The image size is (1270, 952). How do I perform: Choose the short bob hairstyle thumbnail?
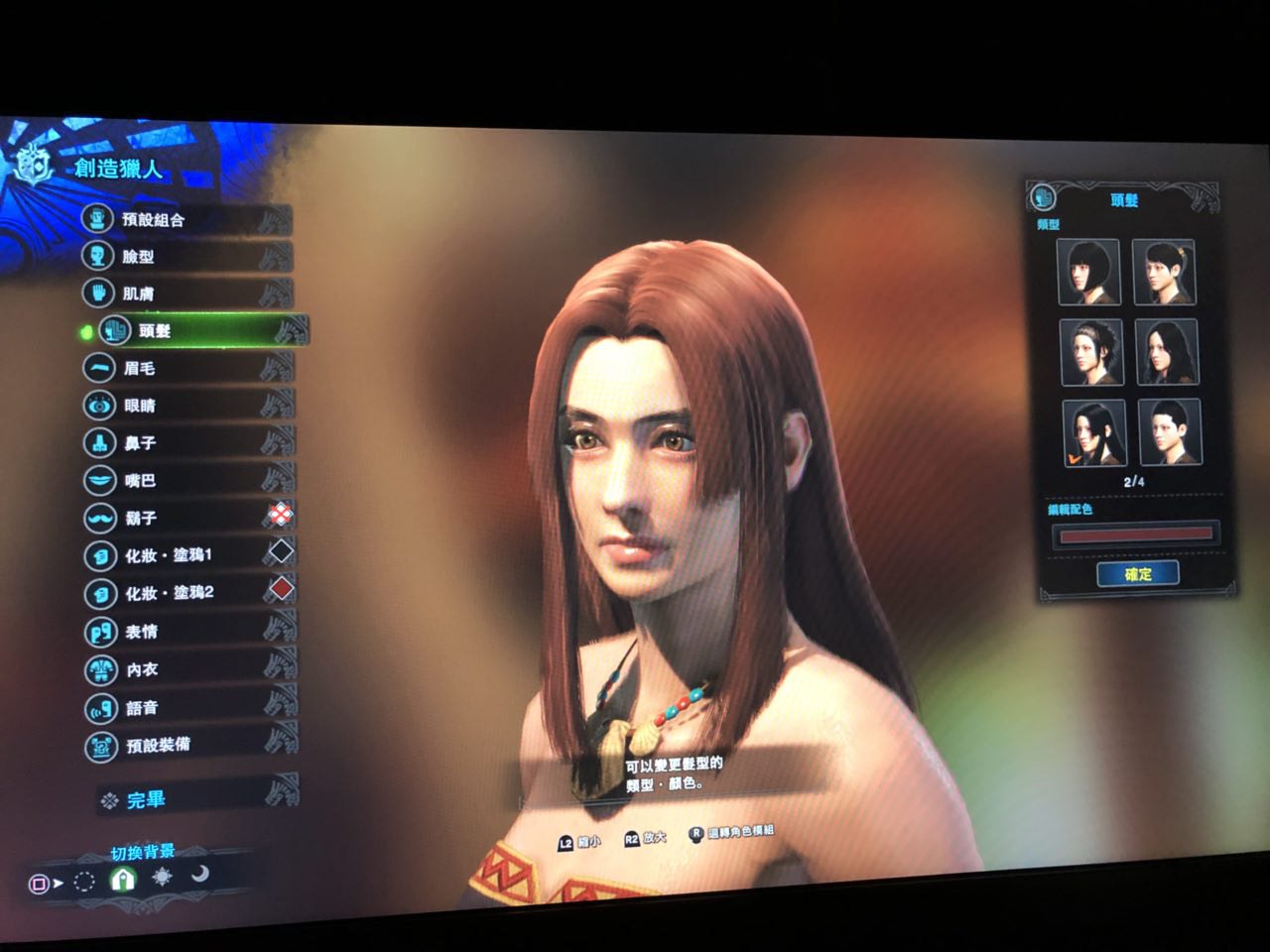[1087, 271]
